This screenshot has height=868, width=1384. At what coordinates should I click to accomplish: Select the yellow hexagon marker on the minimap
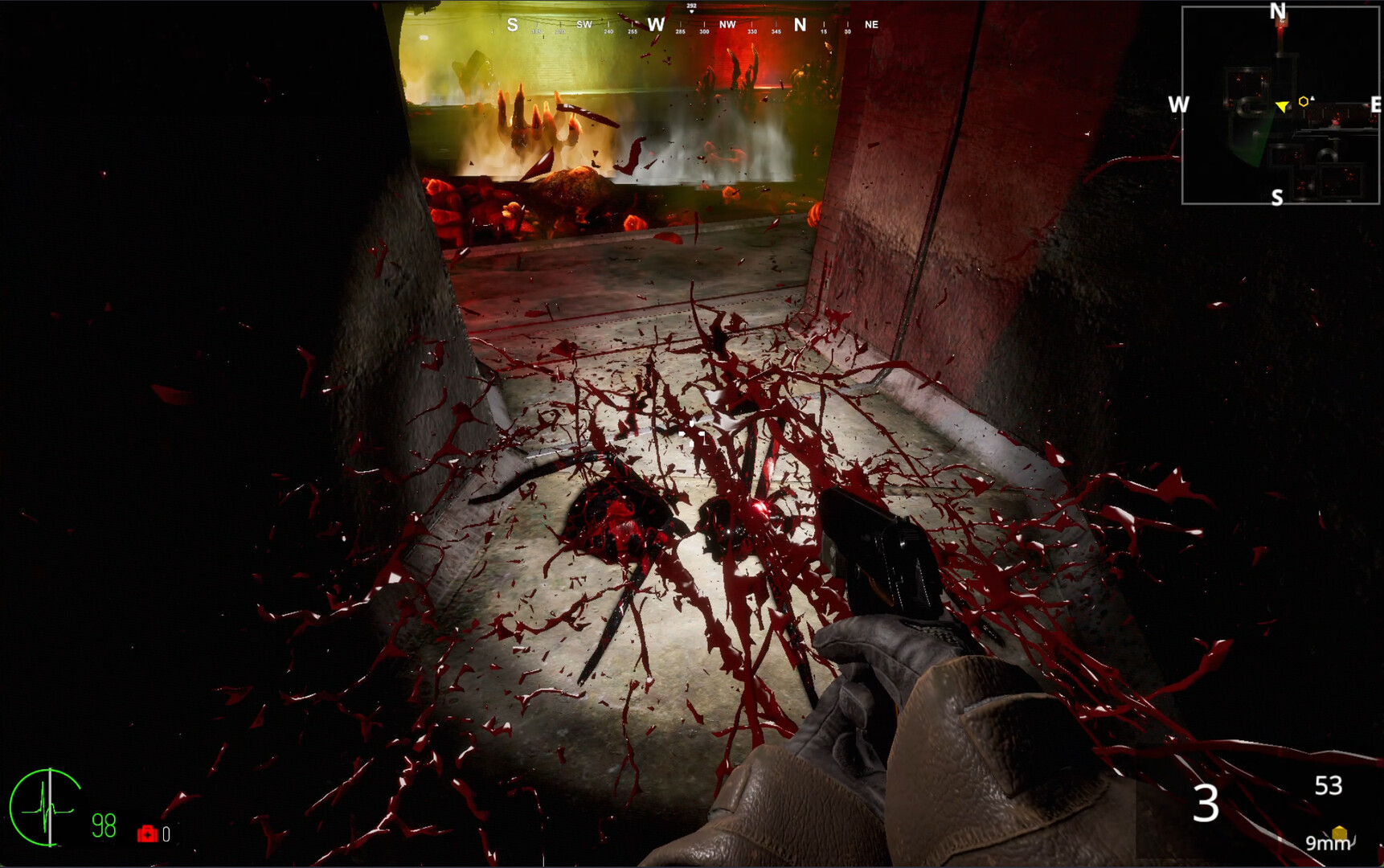tap(1303, 101)
